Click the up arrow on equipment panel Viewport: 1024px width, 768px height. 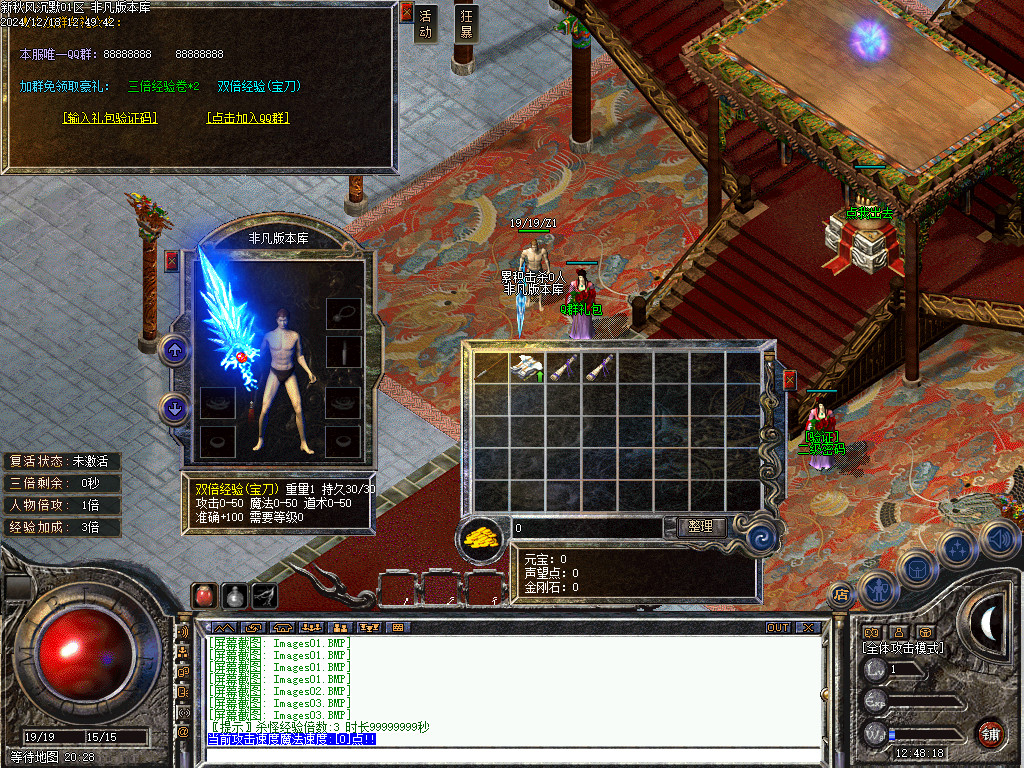(174, 350)
